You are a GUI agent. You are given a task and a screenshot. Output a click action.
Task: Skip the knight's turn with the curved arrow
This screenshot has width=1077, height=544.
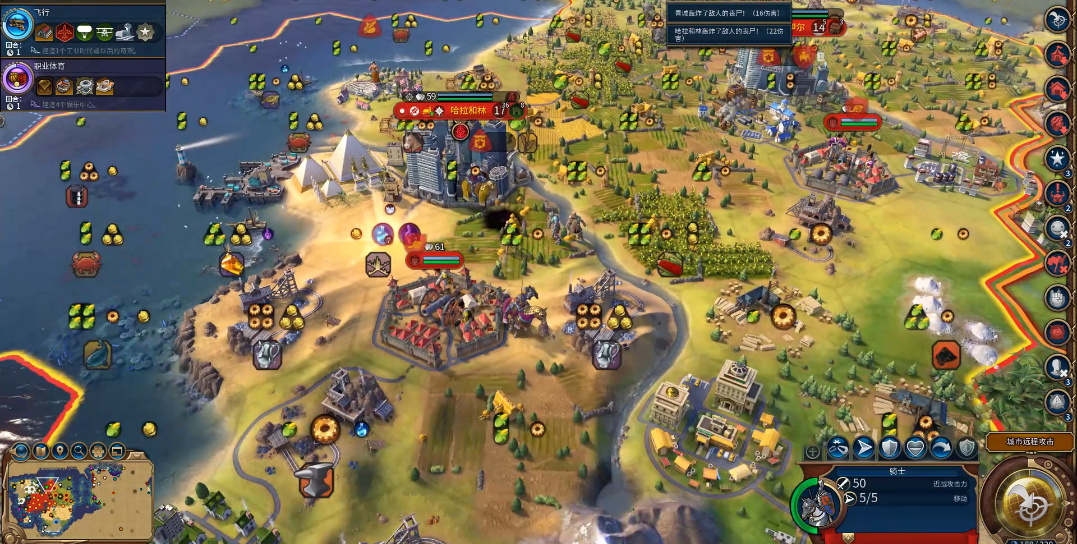(x=941, y=448)
